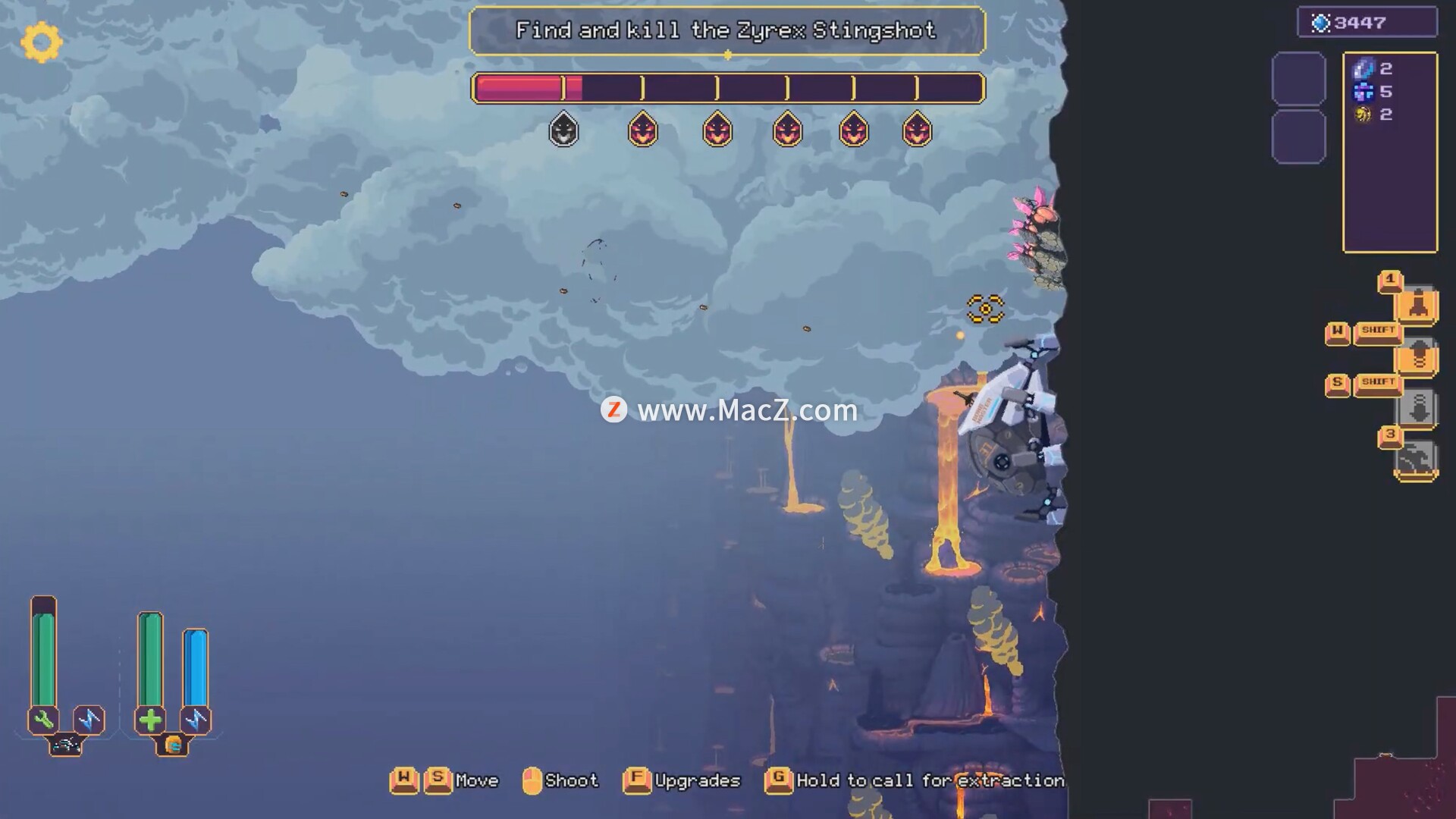Open settings with the gear icon
Viewport: 1456px width, 819px height.
(41, 42)
